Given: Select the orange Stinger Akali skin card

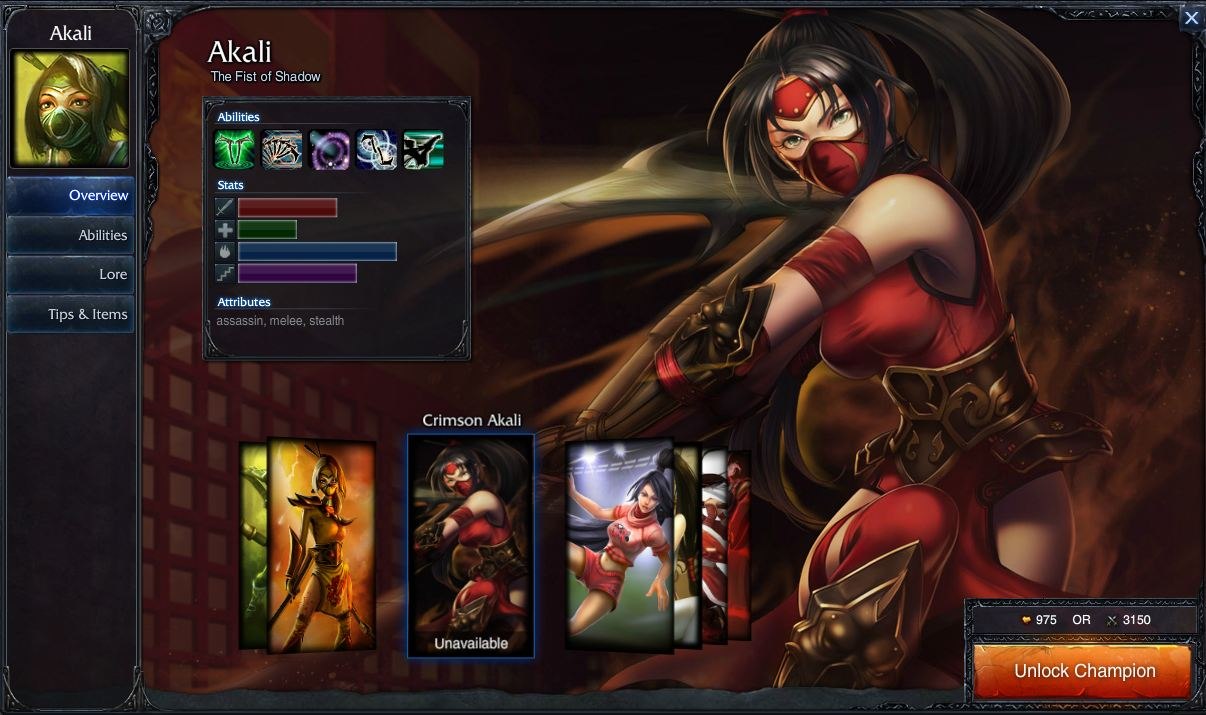Looking at the screenshot, I should [x=320, y=545].
